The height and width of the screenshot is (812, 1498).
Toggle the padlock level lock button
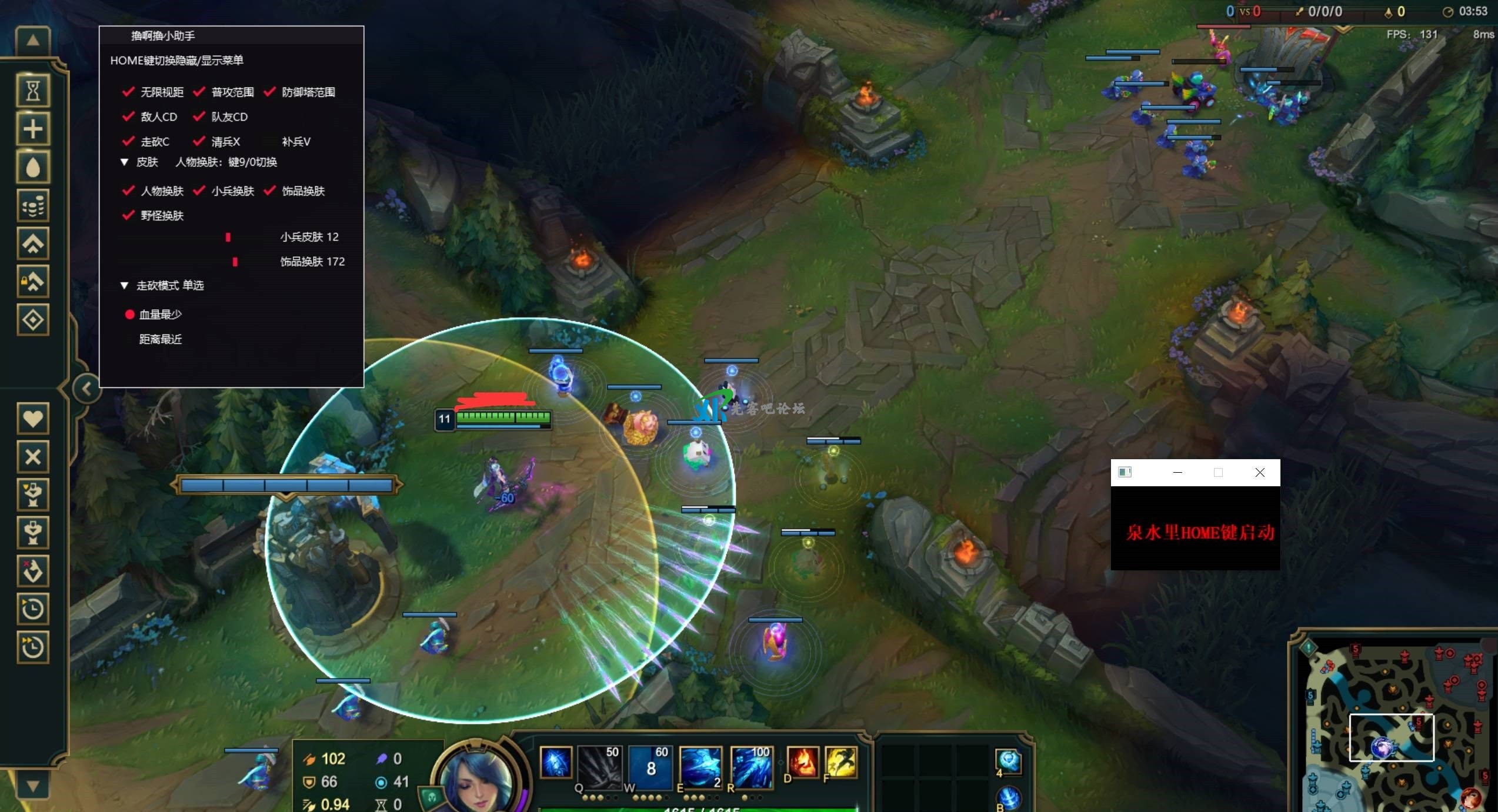point(33,282)
